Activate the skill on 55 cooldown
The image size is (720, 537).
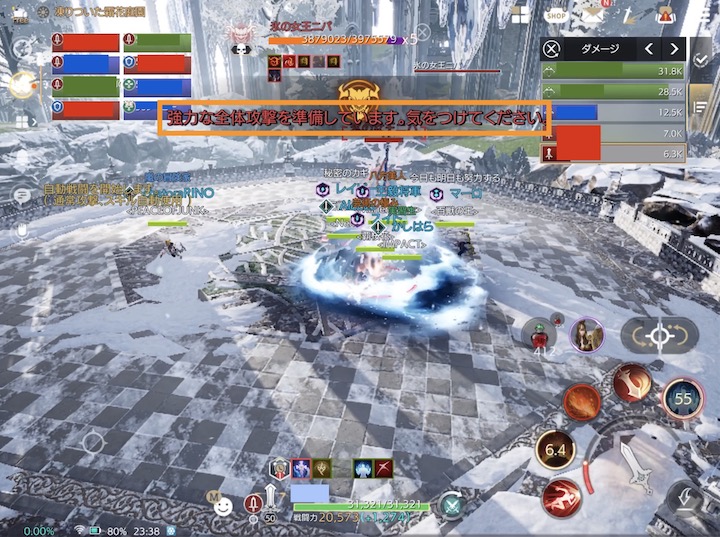click(683, 397)
